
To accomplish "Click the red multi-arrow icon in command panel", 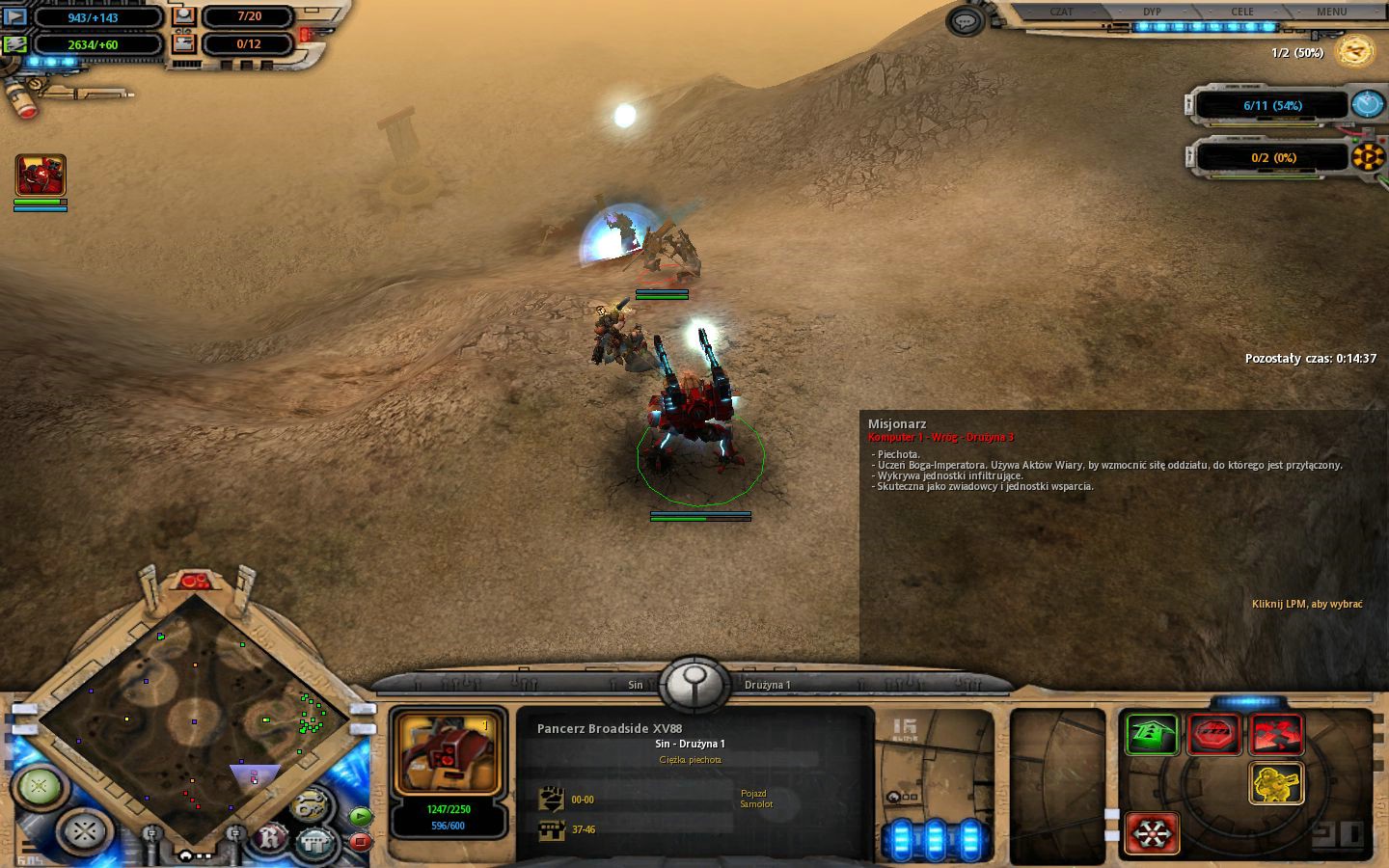I will click(1153, 831).
